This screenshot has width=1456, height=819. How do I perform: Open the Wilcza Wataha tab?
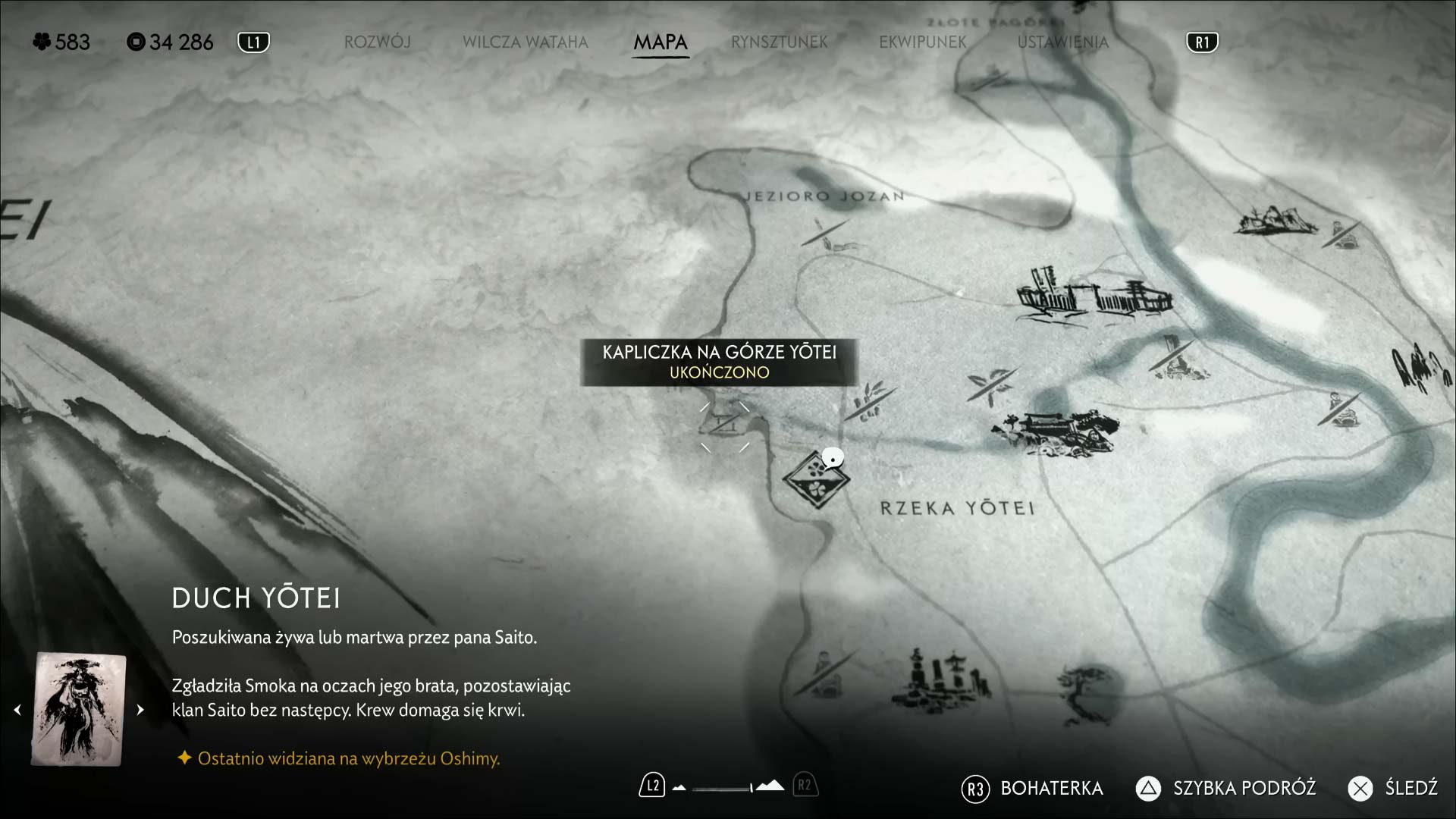(525, 42)
